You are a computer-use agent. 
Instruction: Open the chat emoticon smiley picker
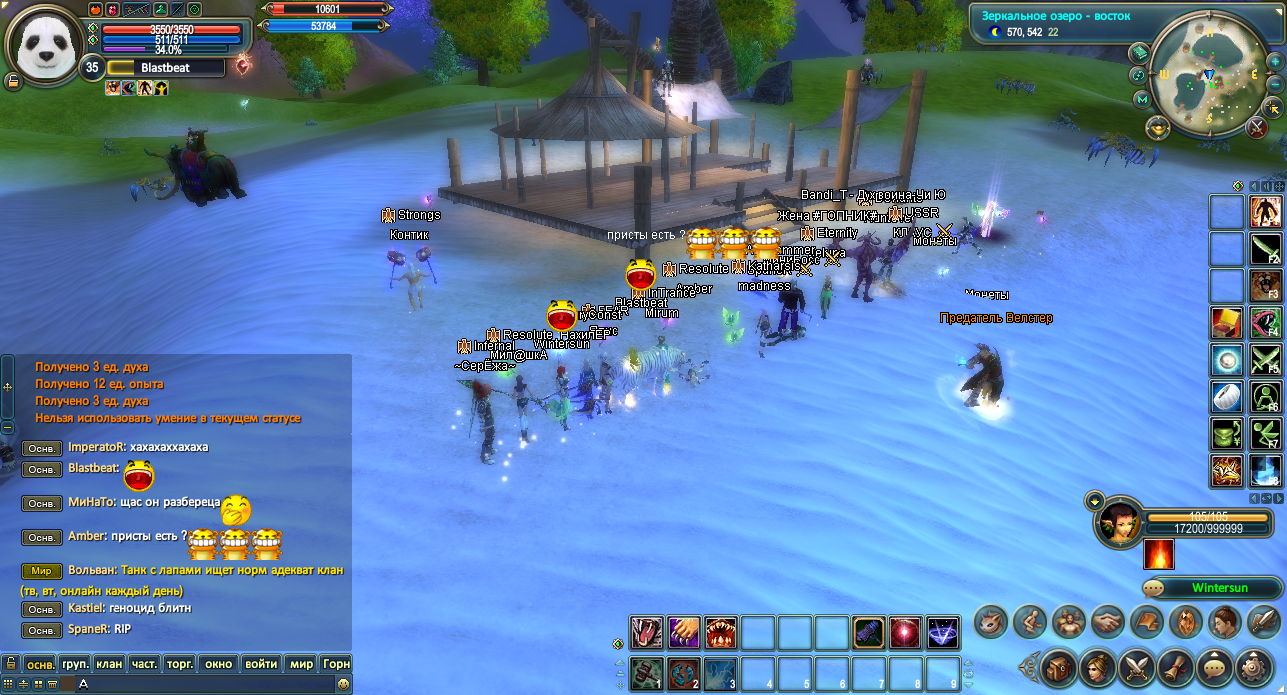(x=343, y=684)
